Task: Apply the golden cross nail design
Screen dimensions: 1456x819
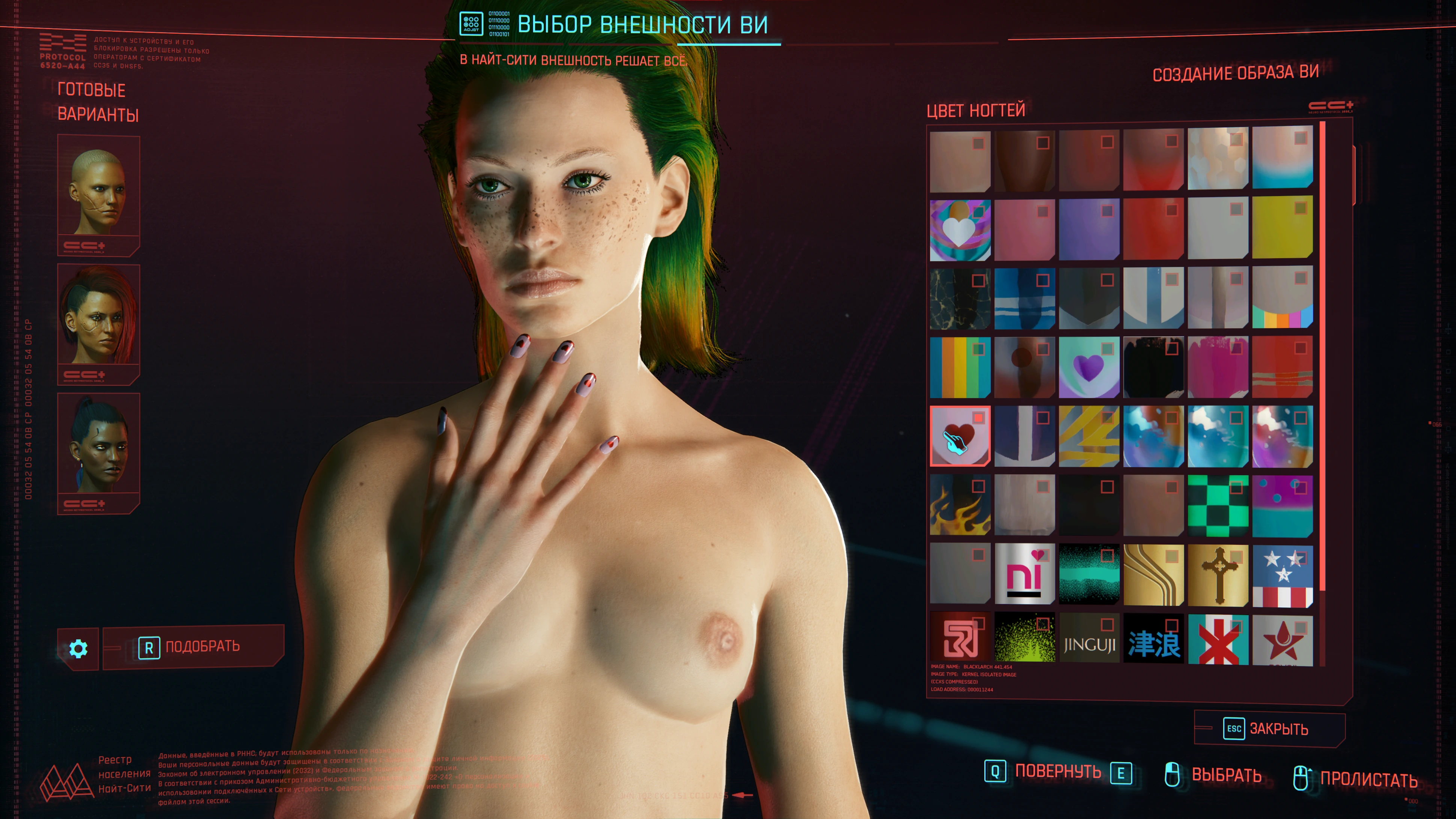Action: 1218,575
